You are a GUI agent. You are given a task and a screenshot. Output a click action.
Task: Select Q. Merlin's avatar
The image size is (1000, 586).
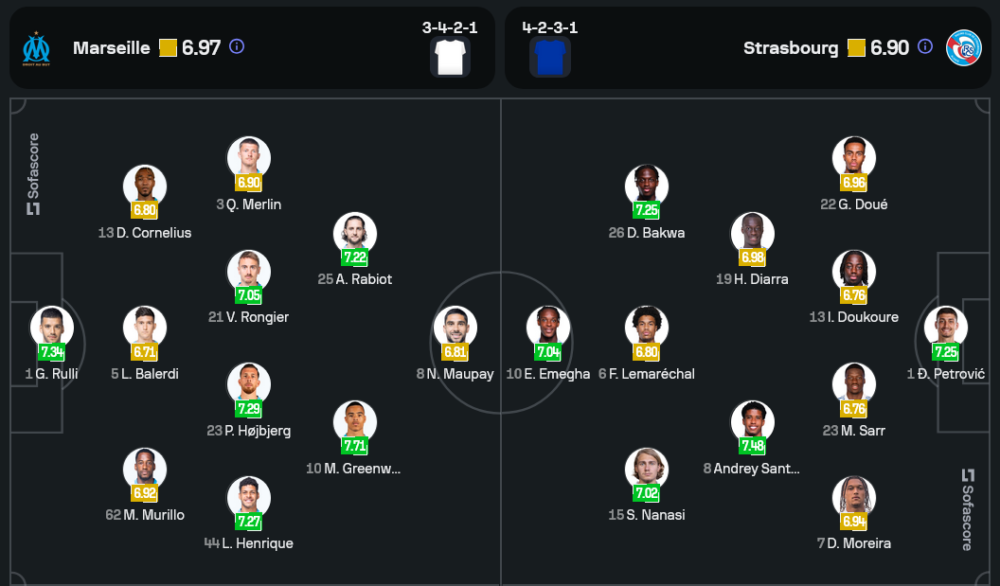(x=249, y=159)
